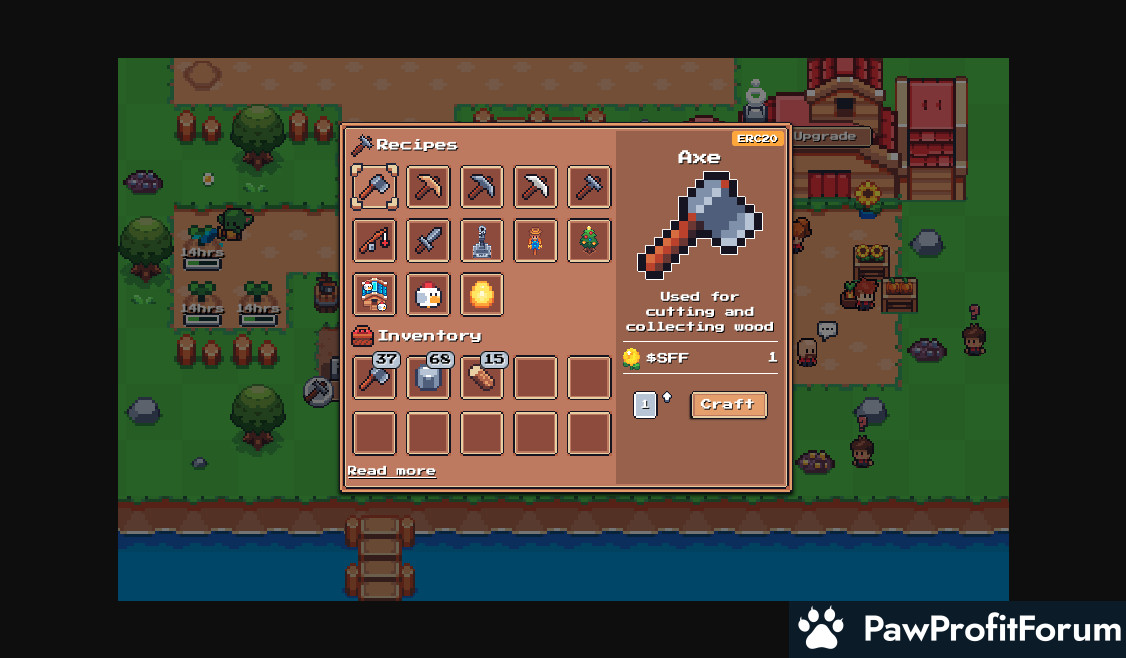Viewport: 1126px width, 658px height.
Task: Select the golden egg recipe
Action: coord(482,295)
